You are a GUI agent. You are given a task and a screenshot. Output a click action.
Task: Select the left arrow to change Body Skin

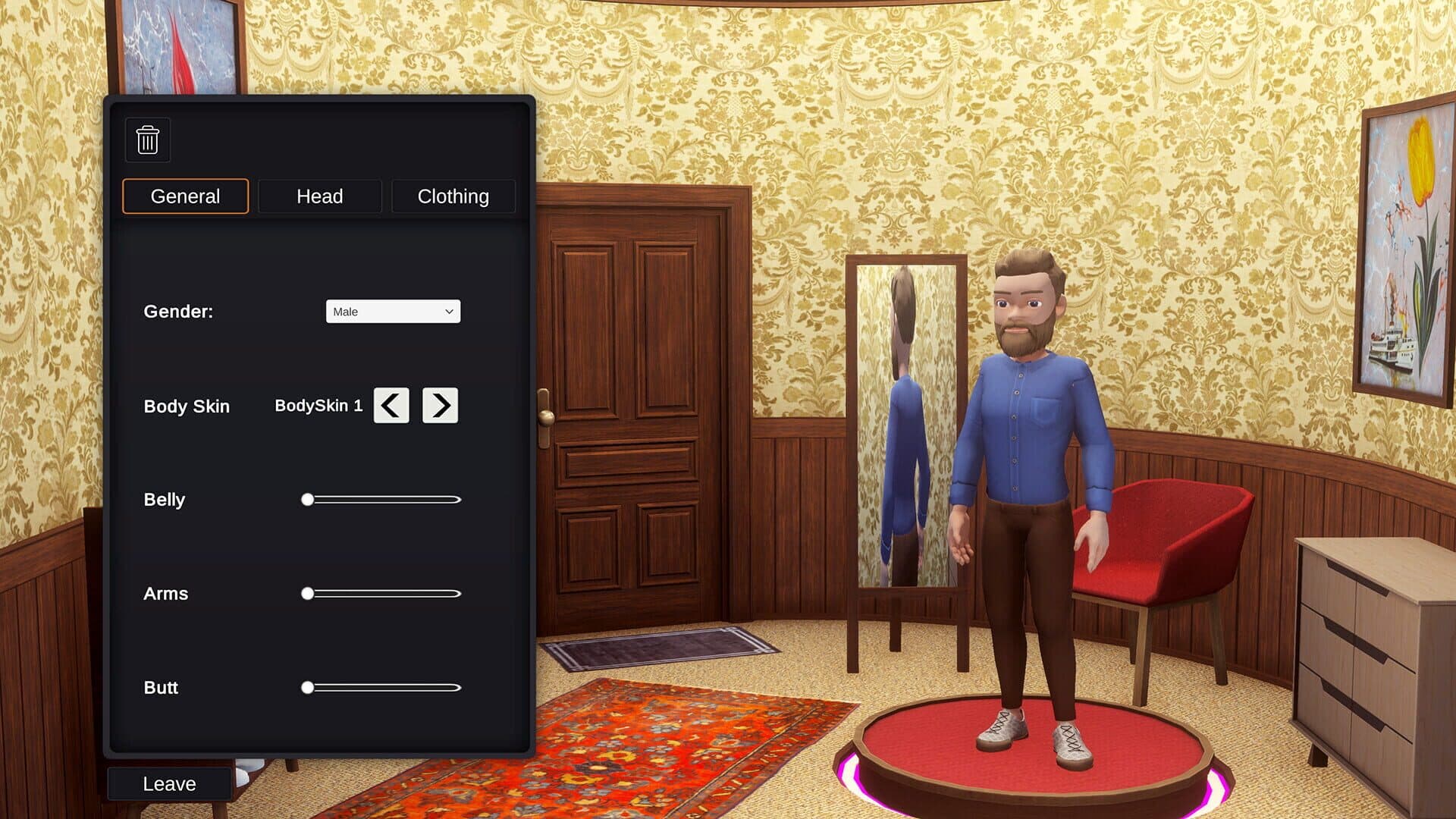pyautogui.click(x=391, y=406)
